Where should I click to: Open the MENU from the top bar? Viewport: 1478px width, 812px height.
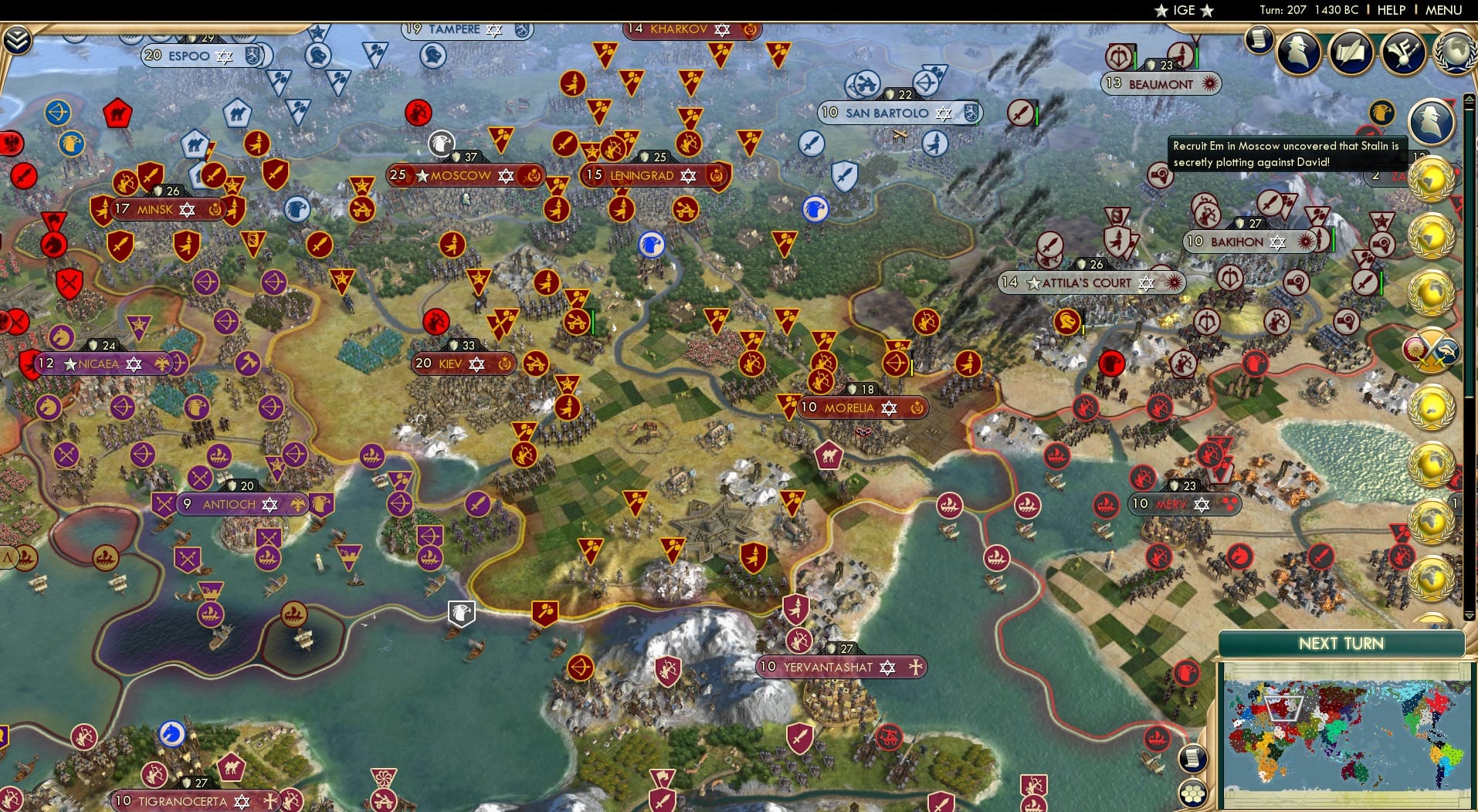1446,10
